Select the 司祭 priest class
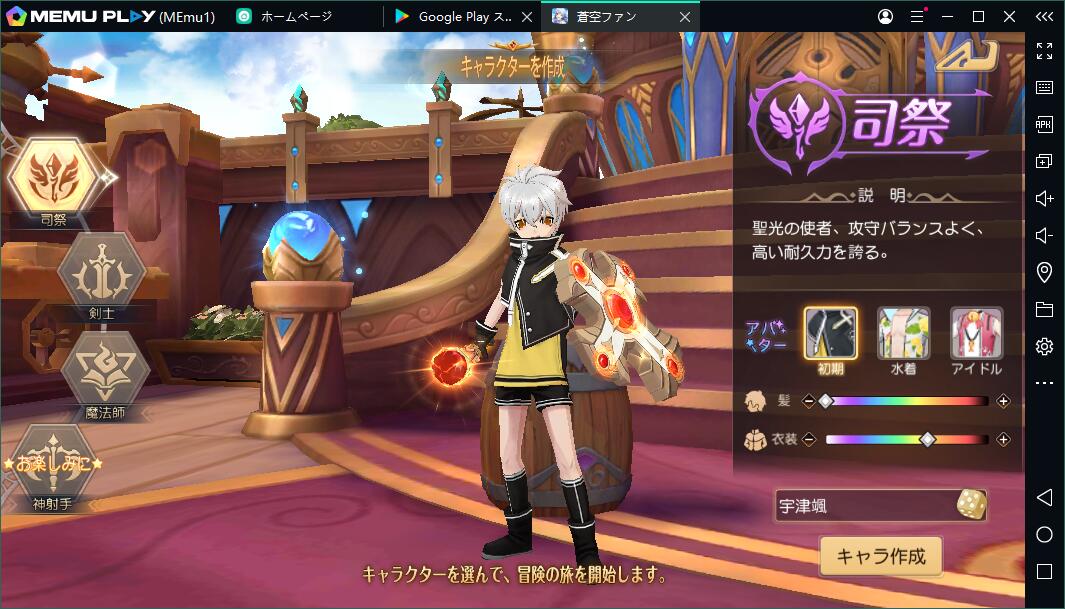 [x=53, y=177]
